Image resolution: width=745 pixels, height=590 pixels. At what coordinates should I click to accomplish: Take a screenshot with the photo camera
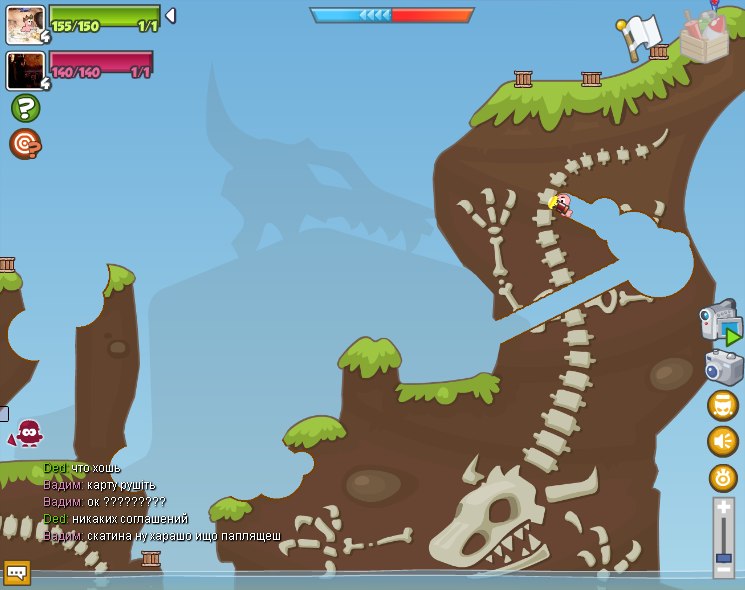(723, 367)
